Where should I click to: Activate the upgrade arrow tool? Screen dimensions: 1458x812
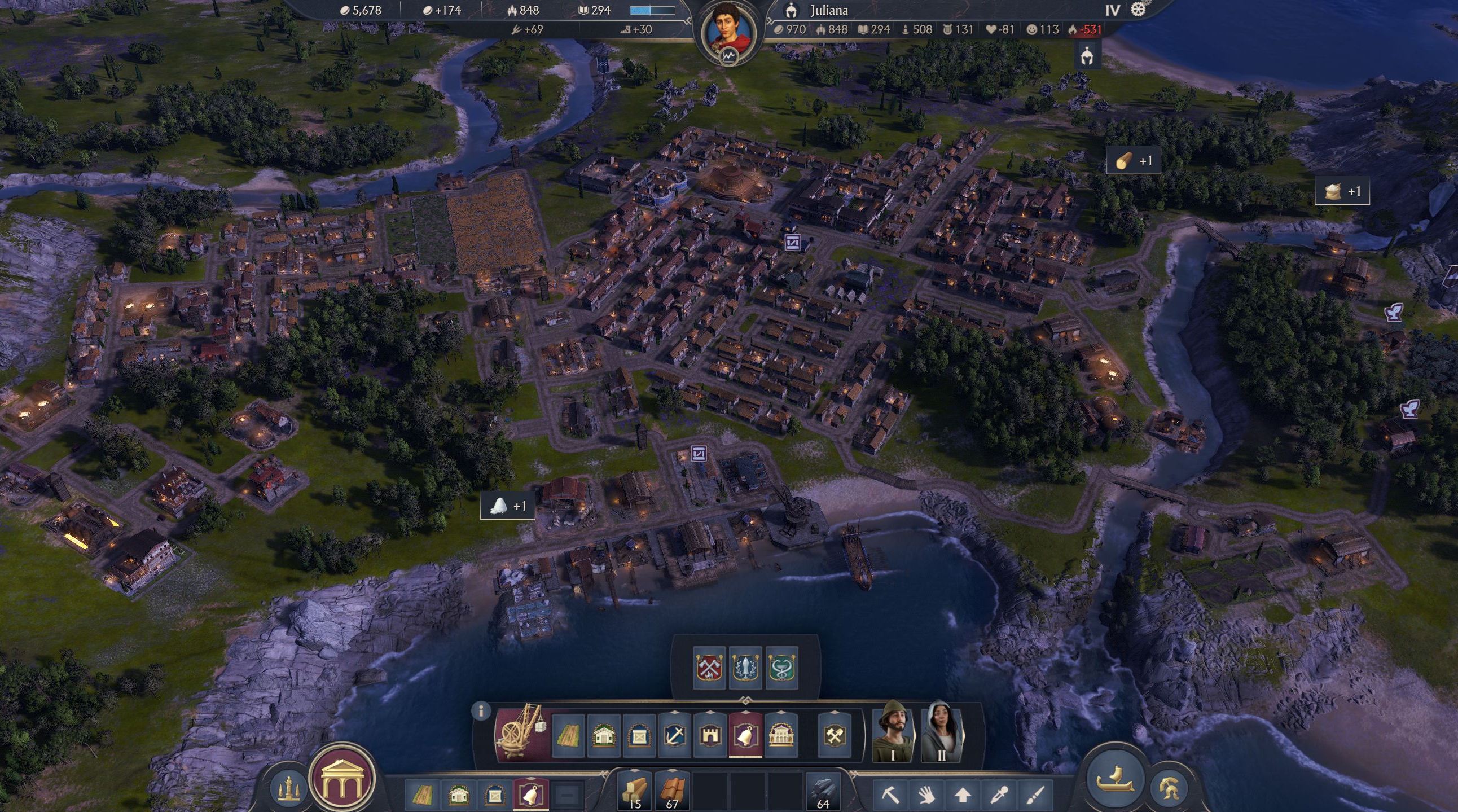click(962, 795)
